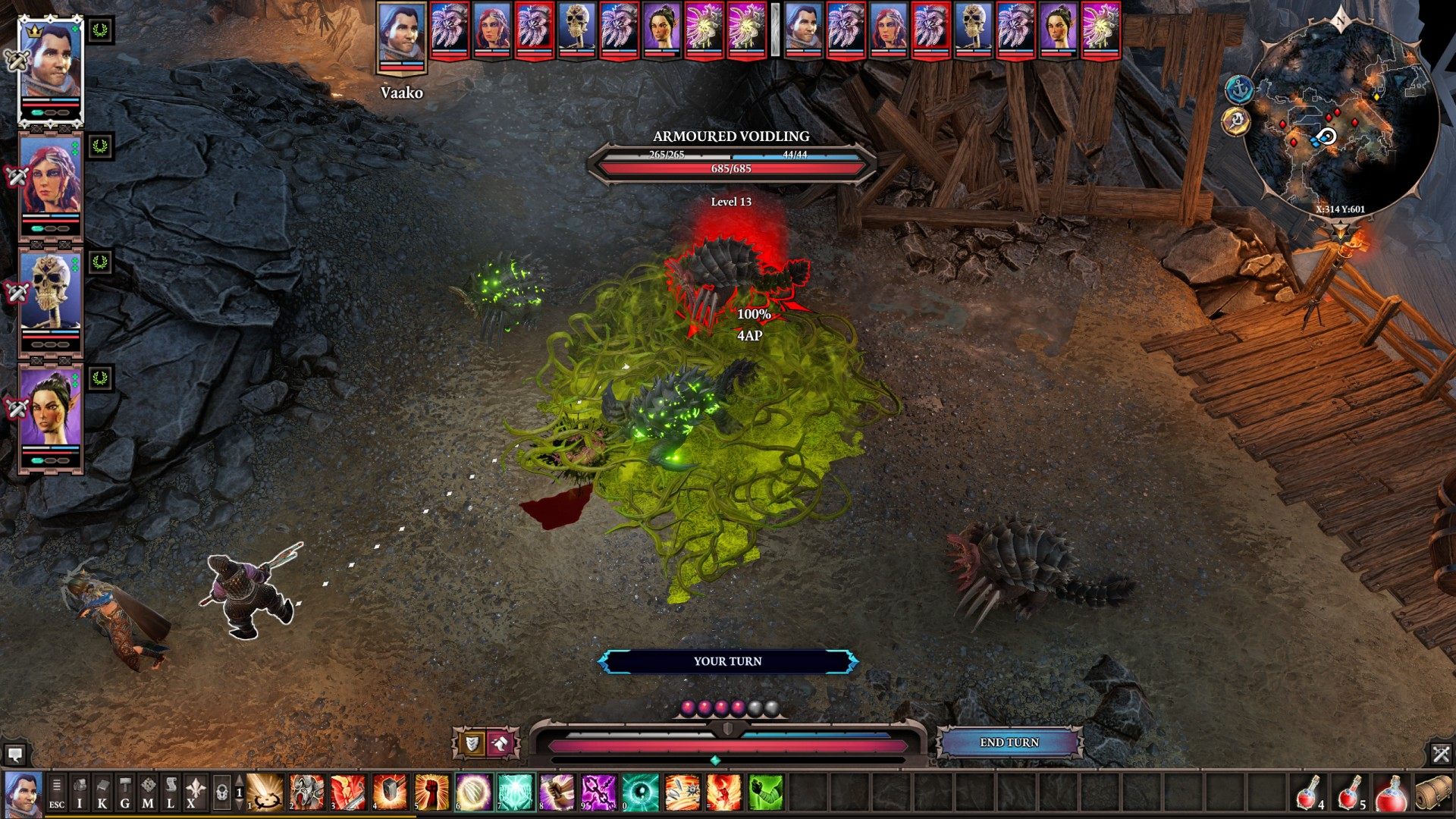The width and height of the screenshot is (1456, 819).
Task: Open the chat log speech bubble
Action: (x=15, y=755)
